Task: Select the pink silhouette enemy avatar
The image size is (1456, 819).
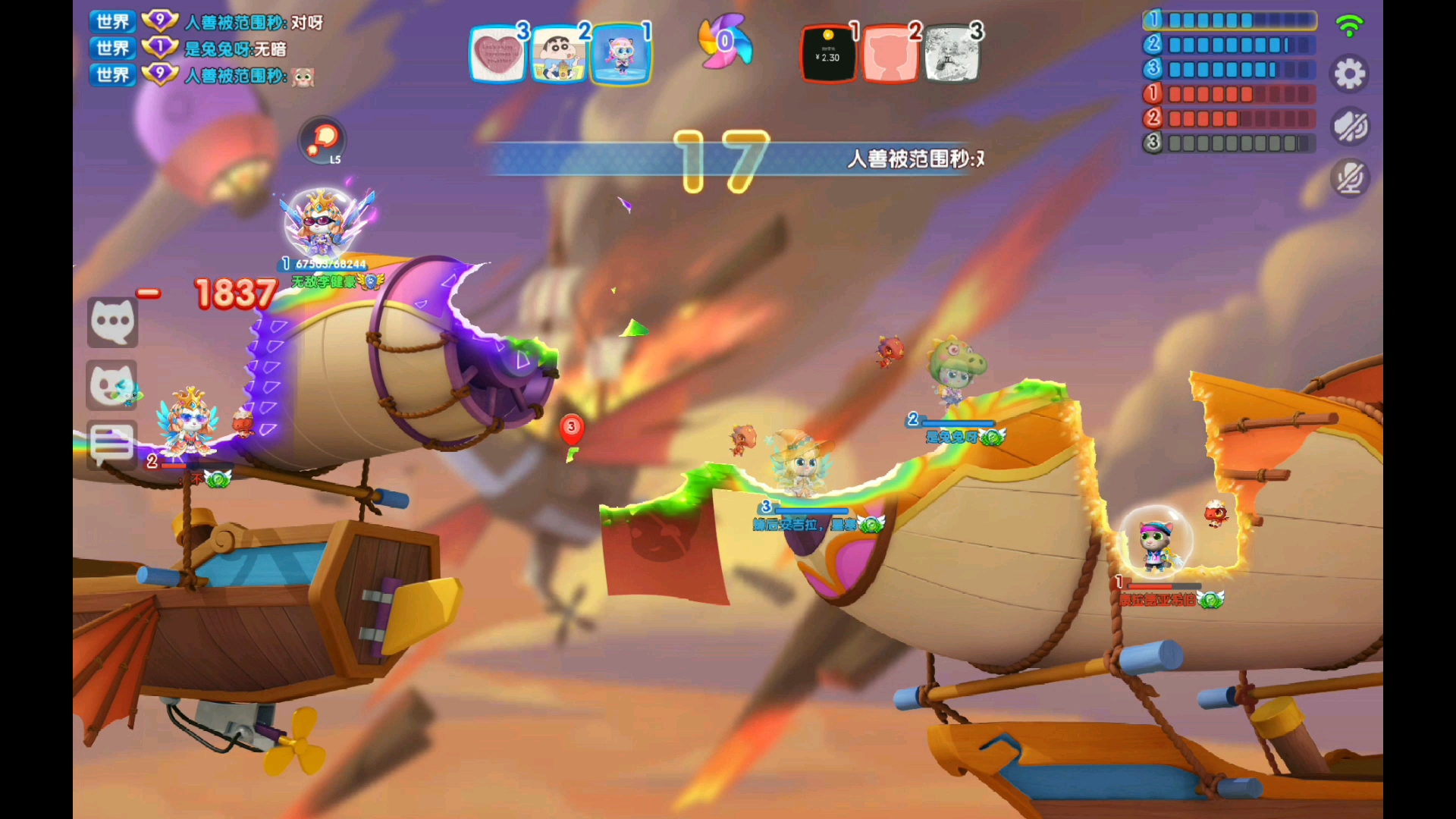Action: (x=890, y=55)
